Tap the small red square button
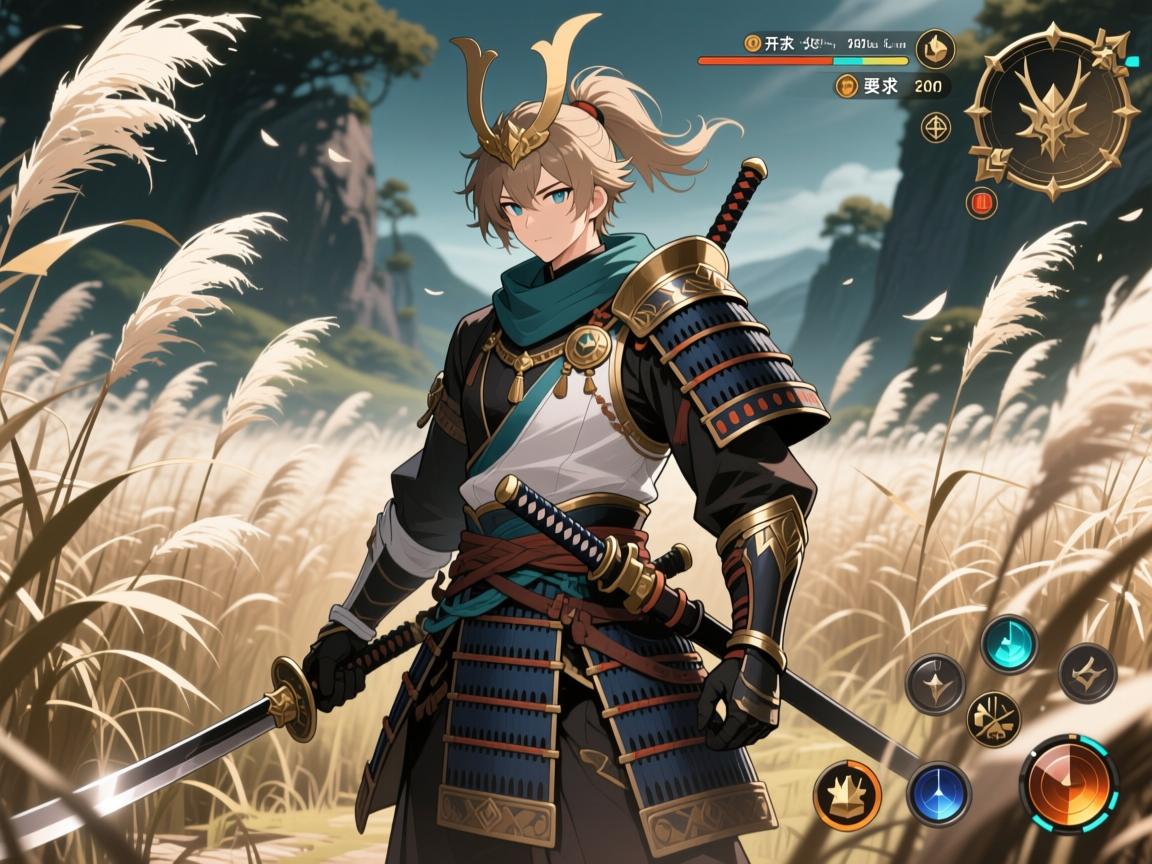Screen dimensions: 1152x864 tap(982, 203)
